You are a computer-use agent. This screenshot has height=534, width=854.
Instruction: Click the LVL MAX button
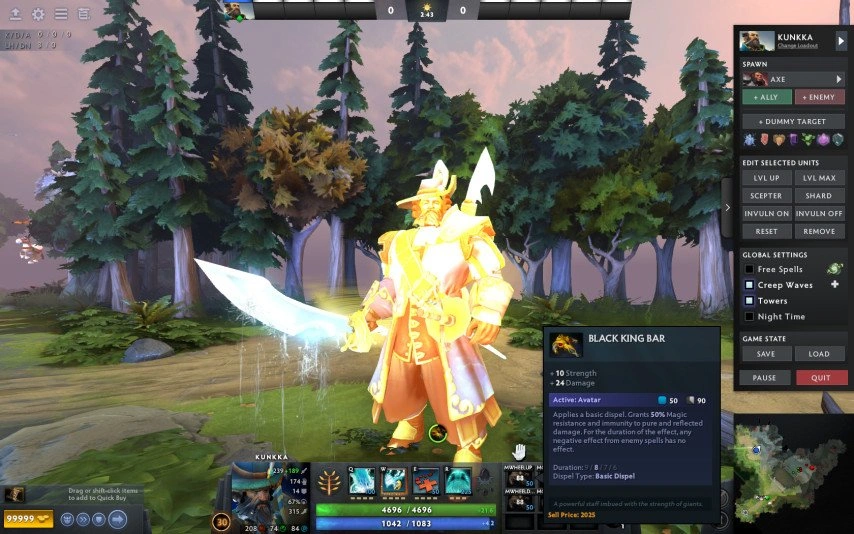(x=819, y=178)
